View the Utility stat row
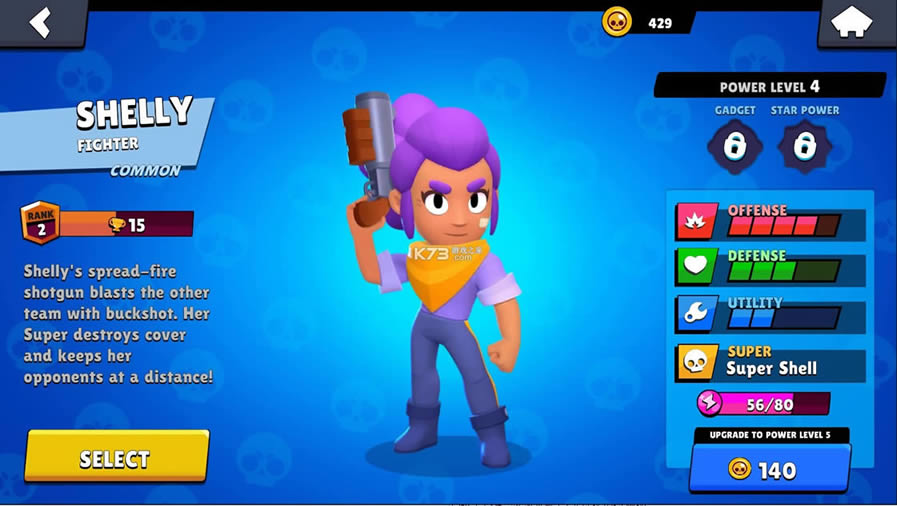Viewport: 897px width, 506px height. tap(770, 314)
